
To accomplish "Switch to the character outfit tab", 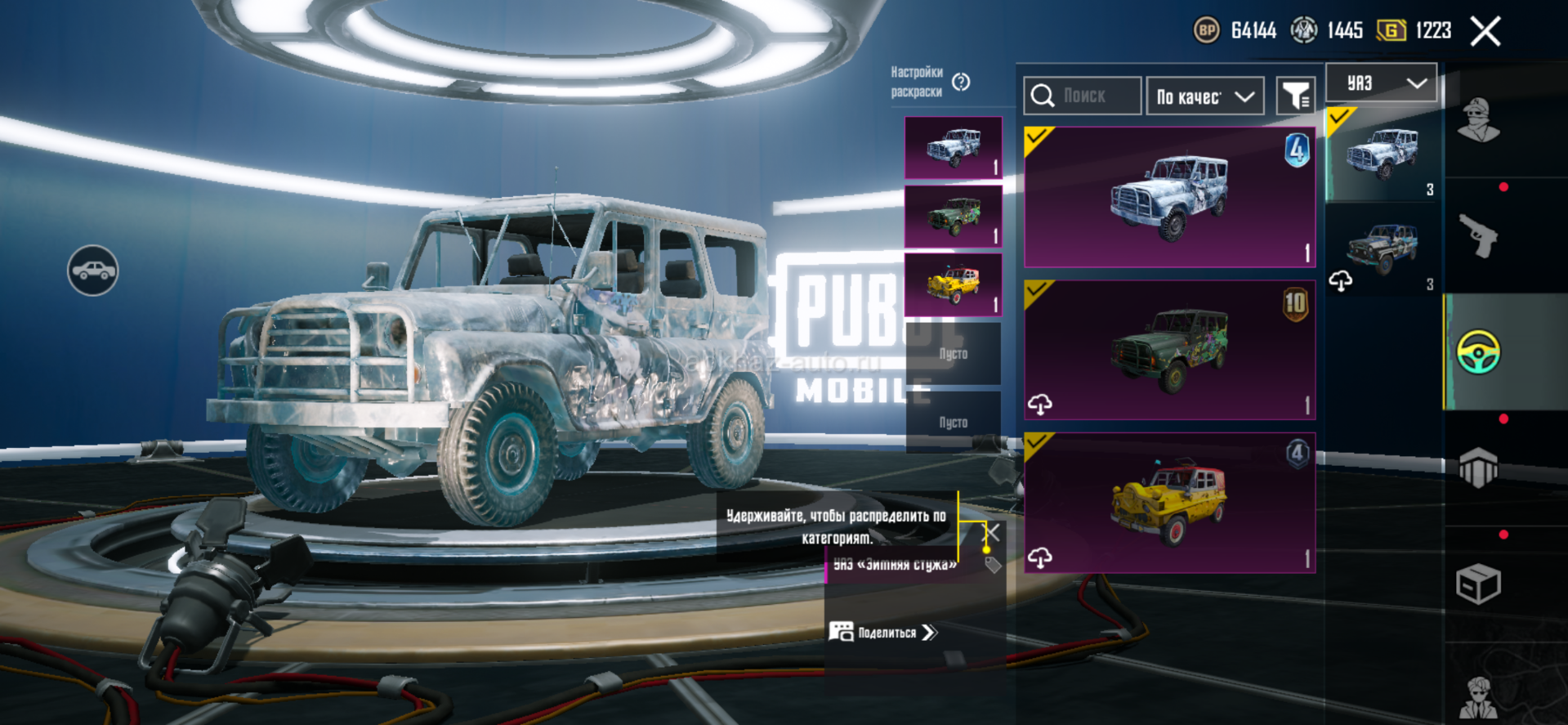I will point(1479,121).
